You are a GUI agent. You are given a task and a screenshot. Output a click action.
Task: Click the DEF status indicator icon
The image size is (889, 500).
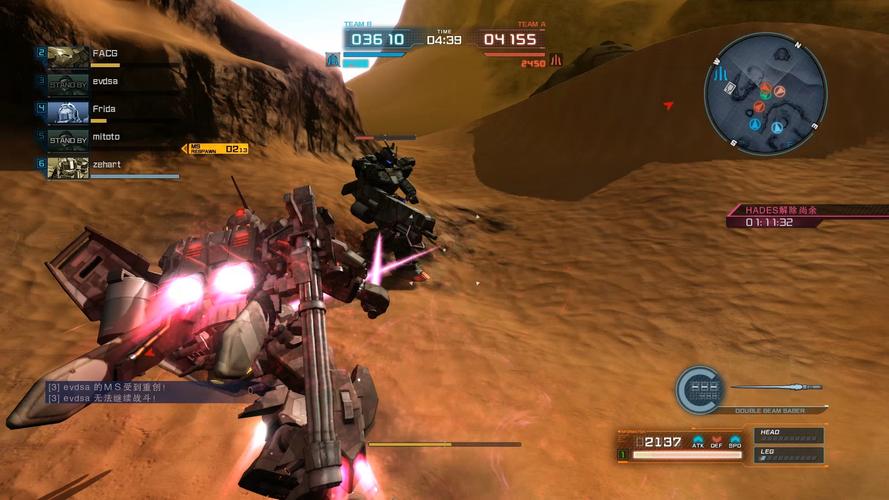(x=717, y=441)
